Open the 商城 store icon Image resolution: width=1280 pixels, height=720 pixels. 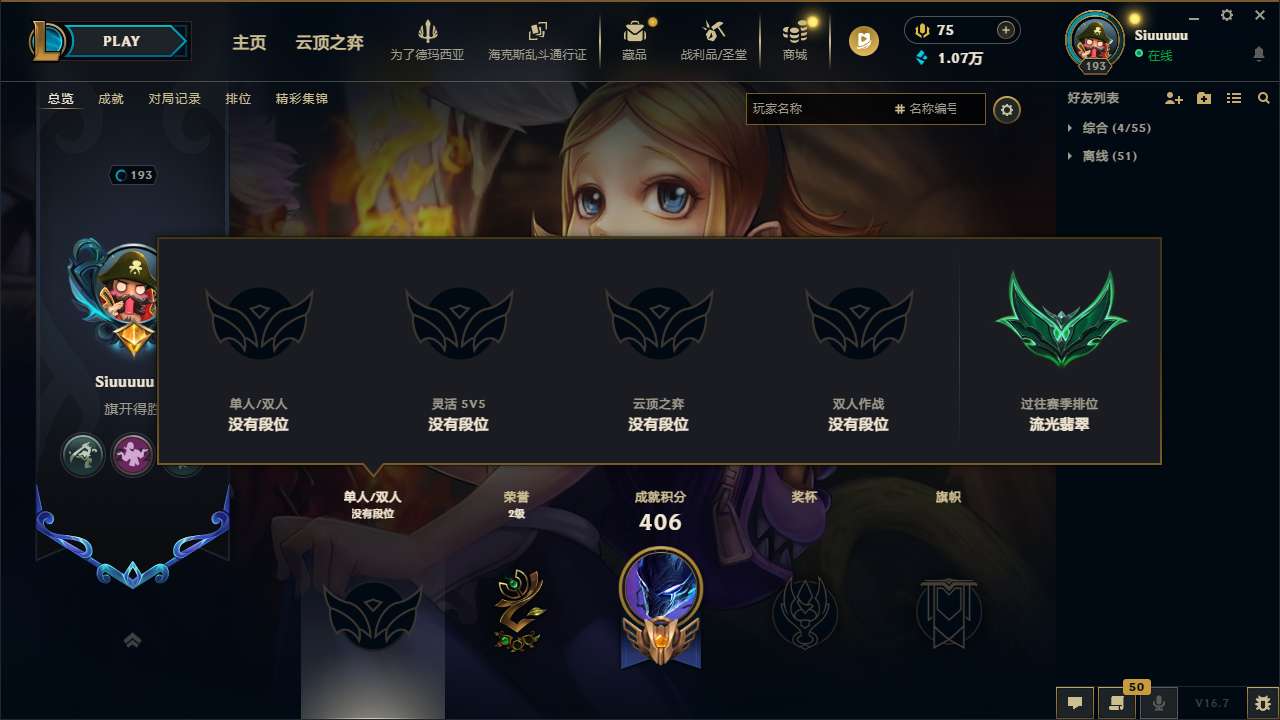tap(795, 33)
